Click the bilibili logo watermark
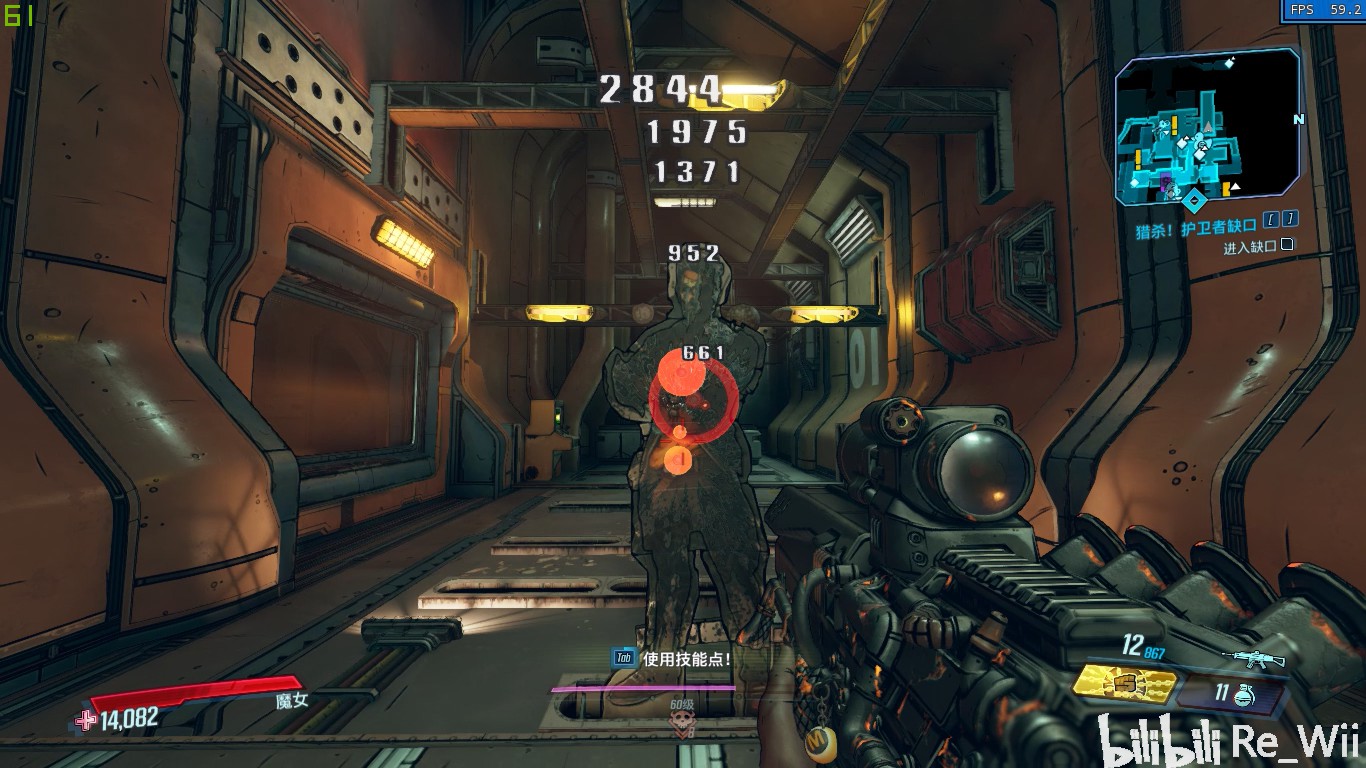 pos(1160,742)
